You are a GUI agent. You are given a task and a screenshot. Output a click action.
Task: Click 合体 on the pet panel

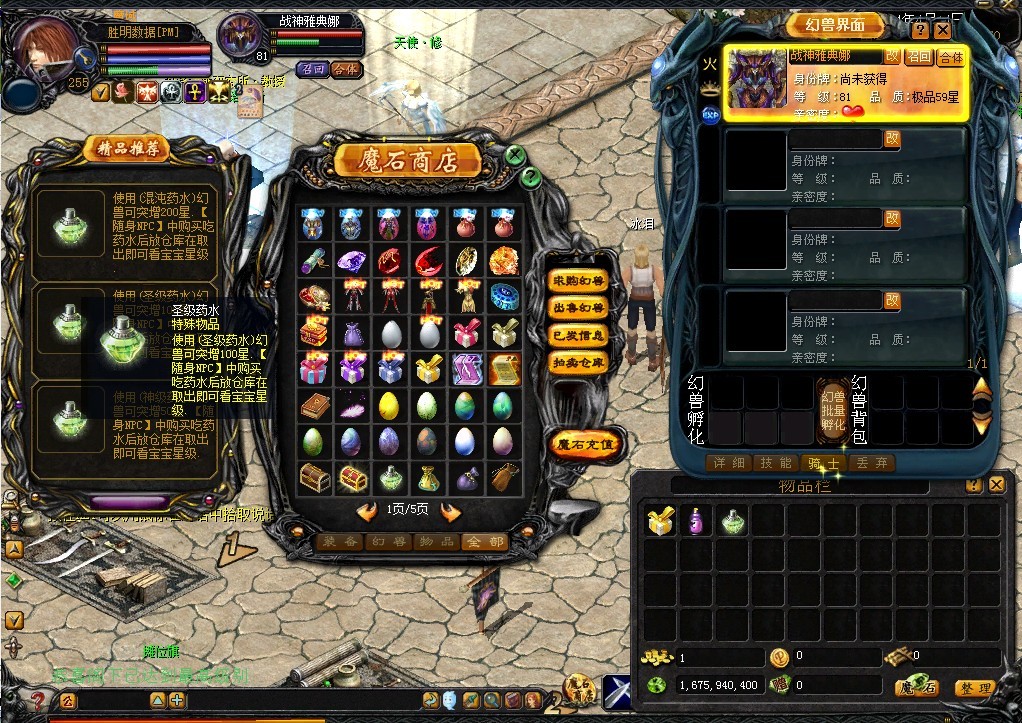point(950,57)
